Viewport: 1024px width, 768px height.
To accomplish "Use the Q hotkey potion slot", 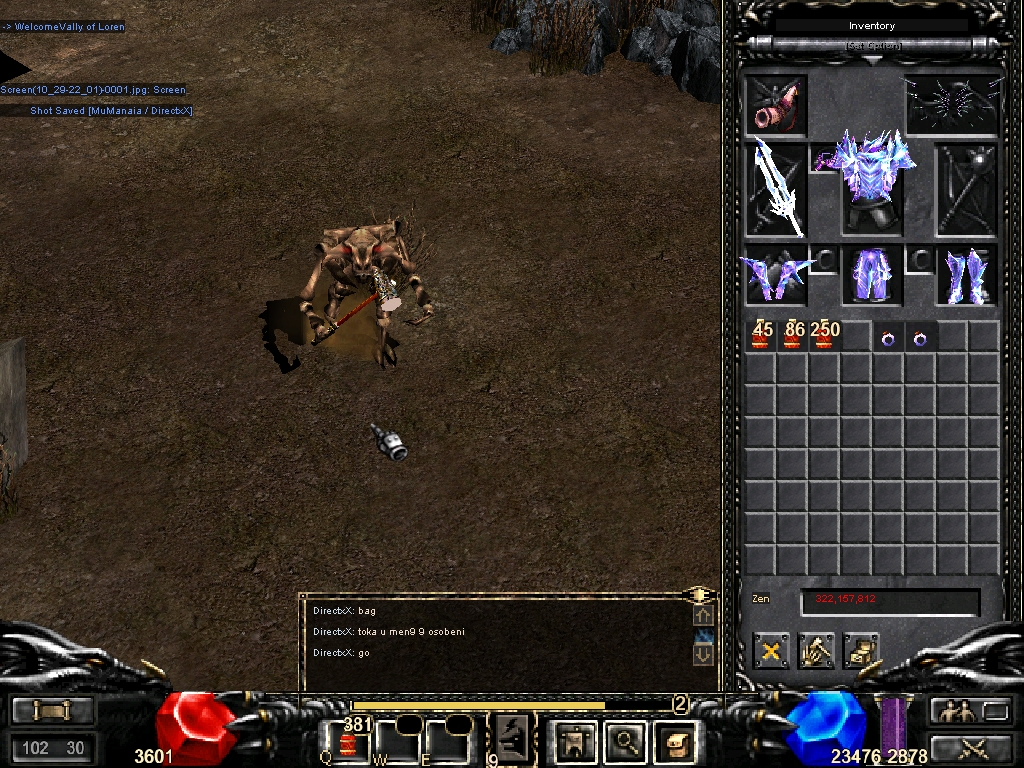I will coord(348,743).
